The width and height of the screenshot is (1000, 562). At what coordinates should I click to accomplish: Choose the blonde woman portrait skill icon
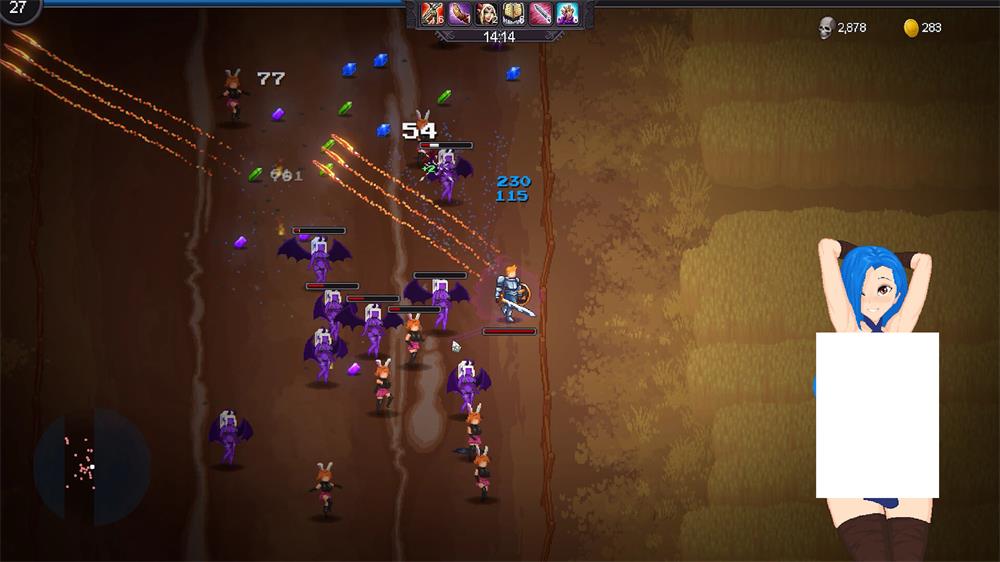(486, 13)
